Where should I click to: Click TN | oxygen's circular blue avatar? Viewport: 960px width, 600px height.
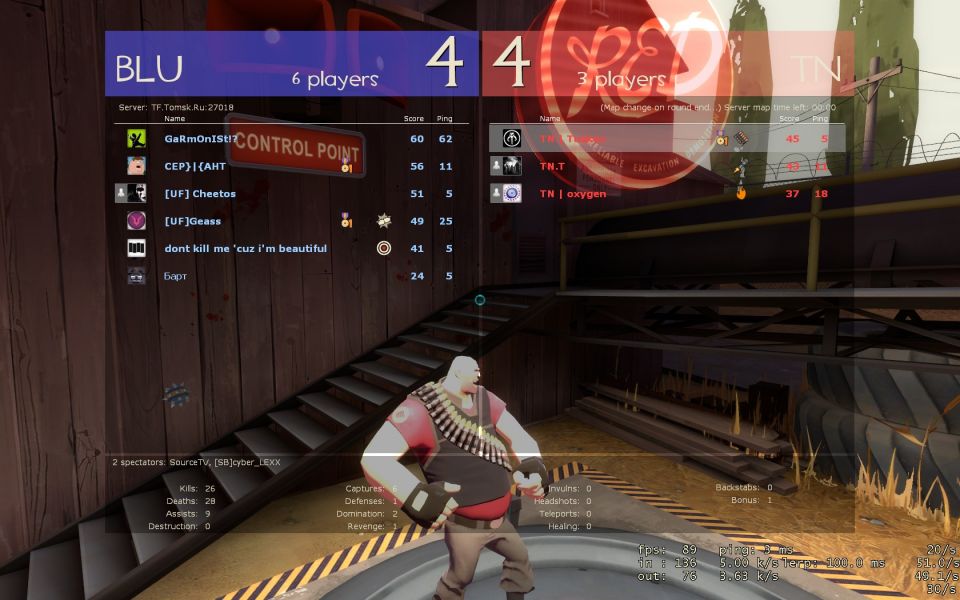click(512, 193)
